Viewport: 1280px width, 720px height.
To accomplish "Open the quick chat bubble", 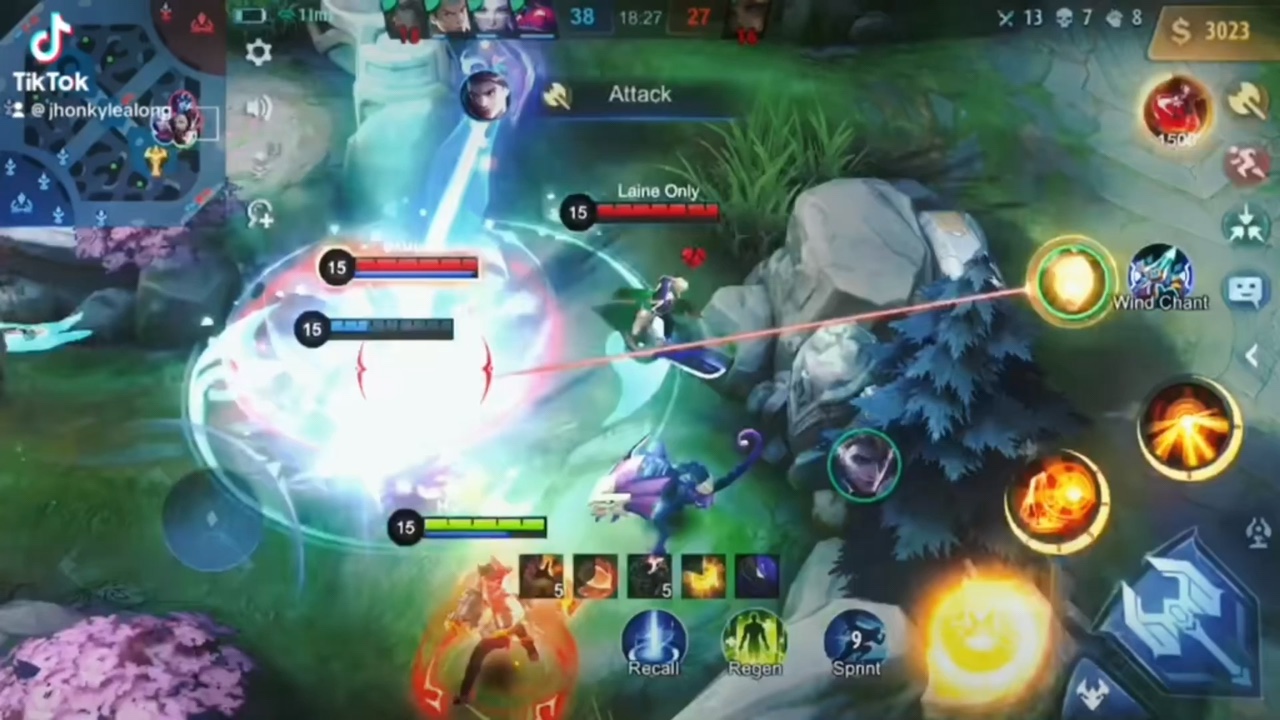I will click(x=1246, y=291).
